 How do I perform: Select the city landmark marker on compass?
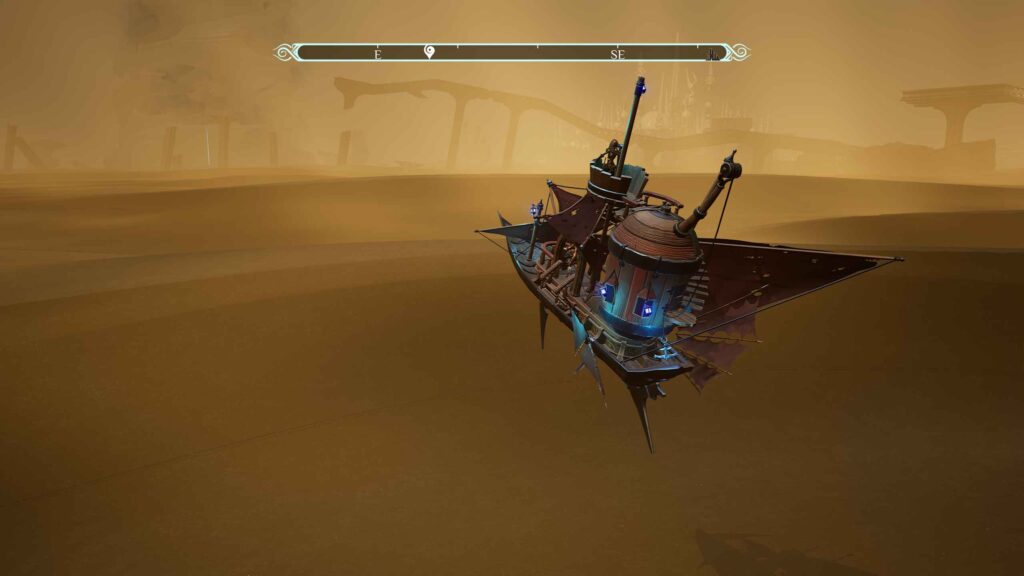coord(712,55)
